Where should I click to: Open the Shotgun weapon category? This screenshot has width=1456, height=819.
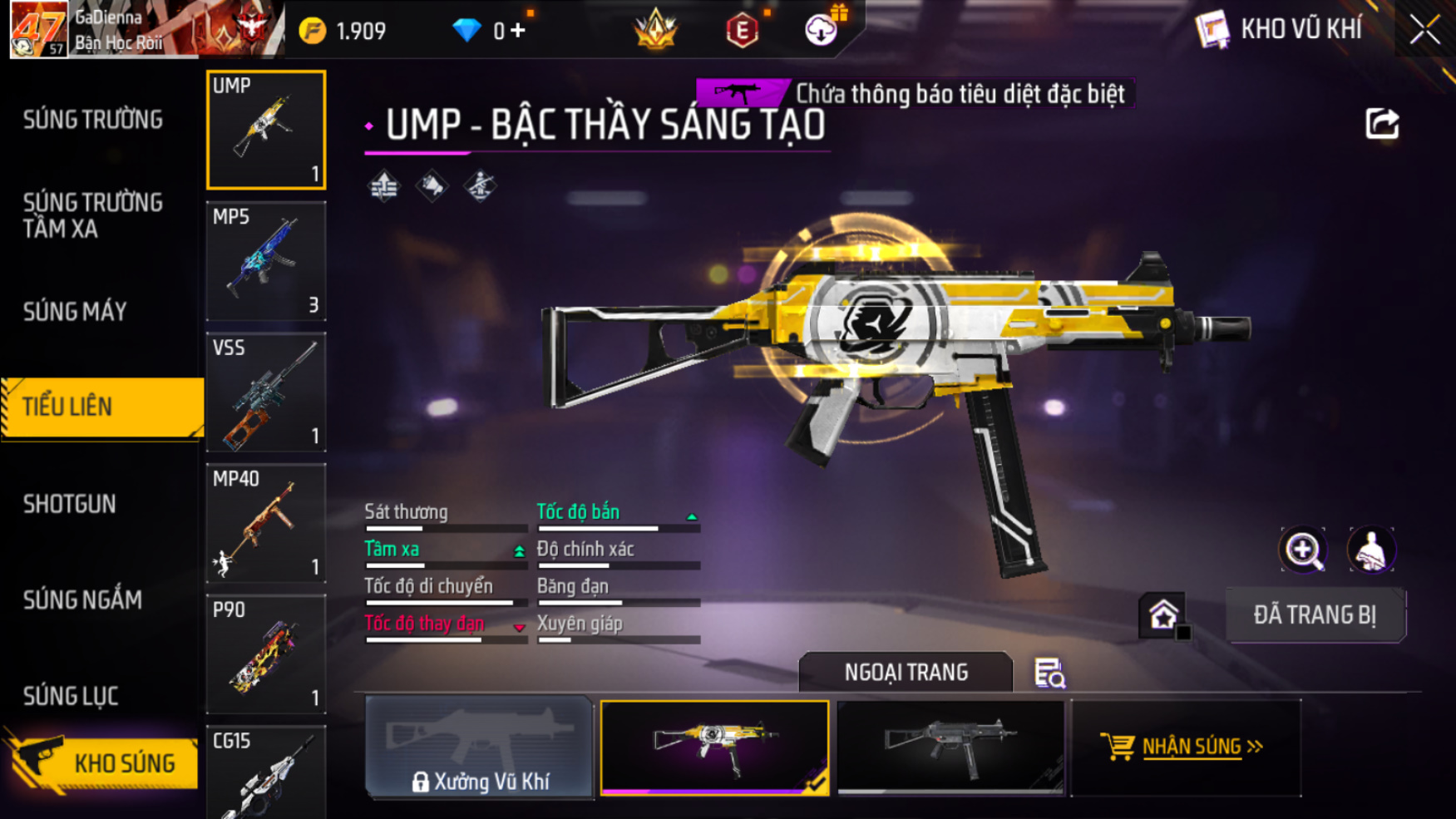(70, 504)
